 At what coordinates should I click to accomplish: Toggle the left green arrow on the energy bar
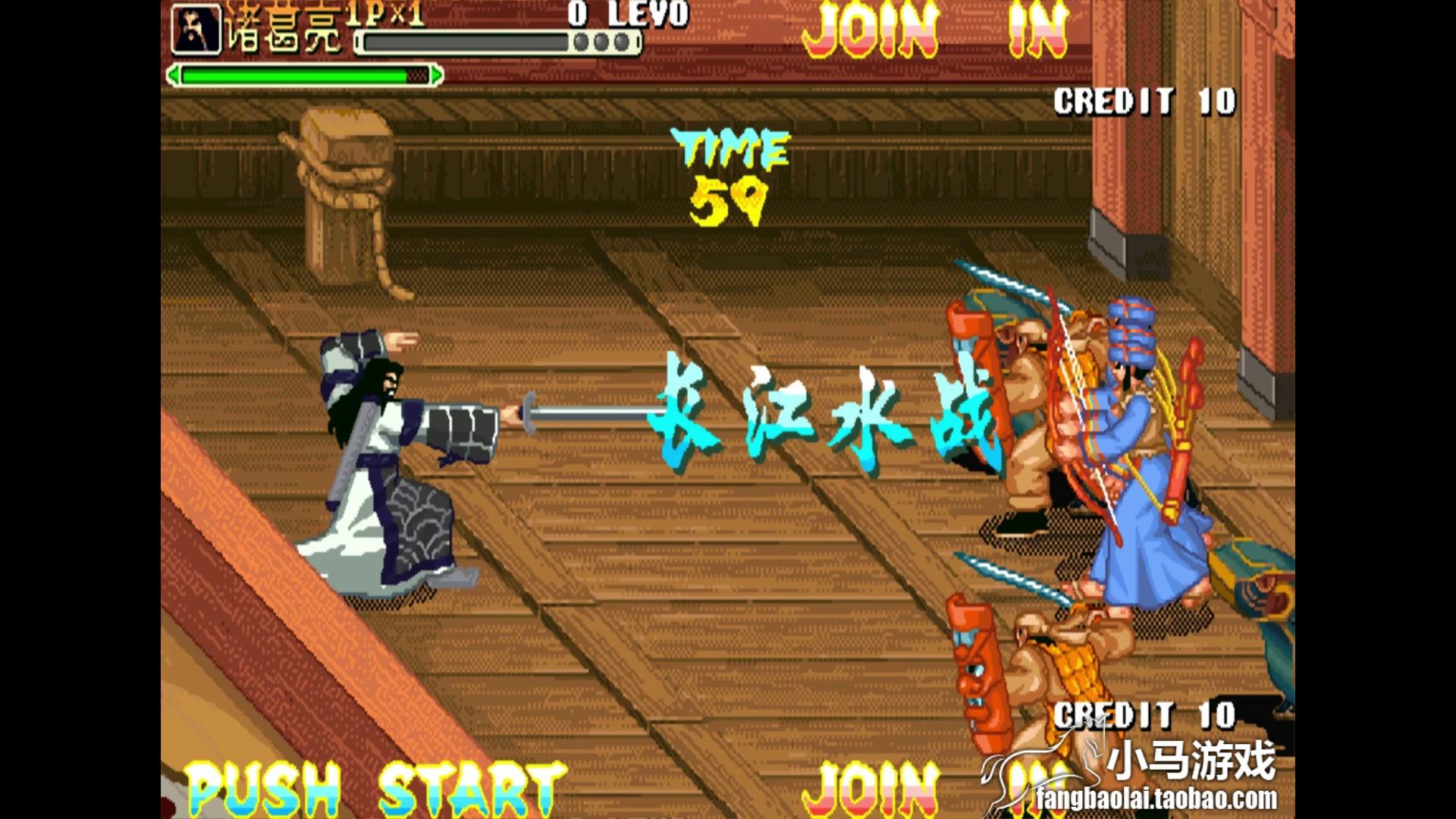(174, 74)
